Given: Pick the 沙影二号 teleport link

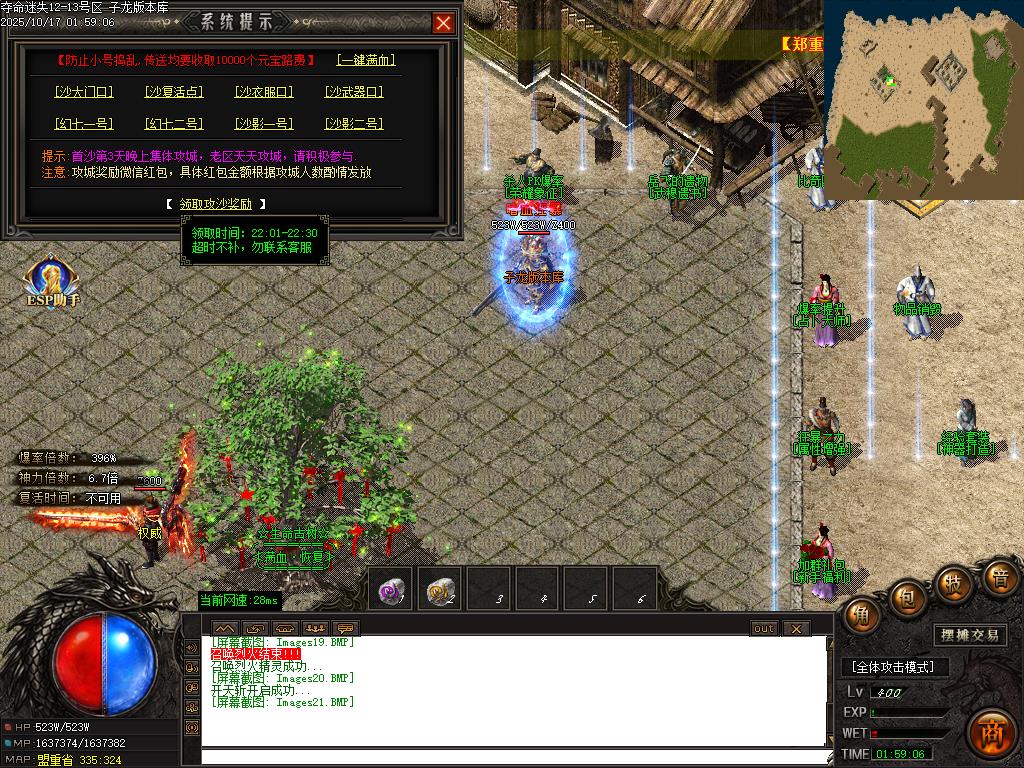Looking at the screenshot, I should [354, 124].
